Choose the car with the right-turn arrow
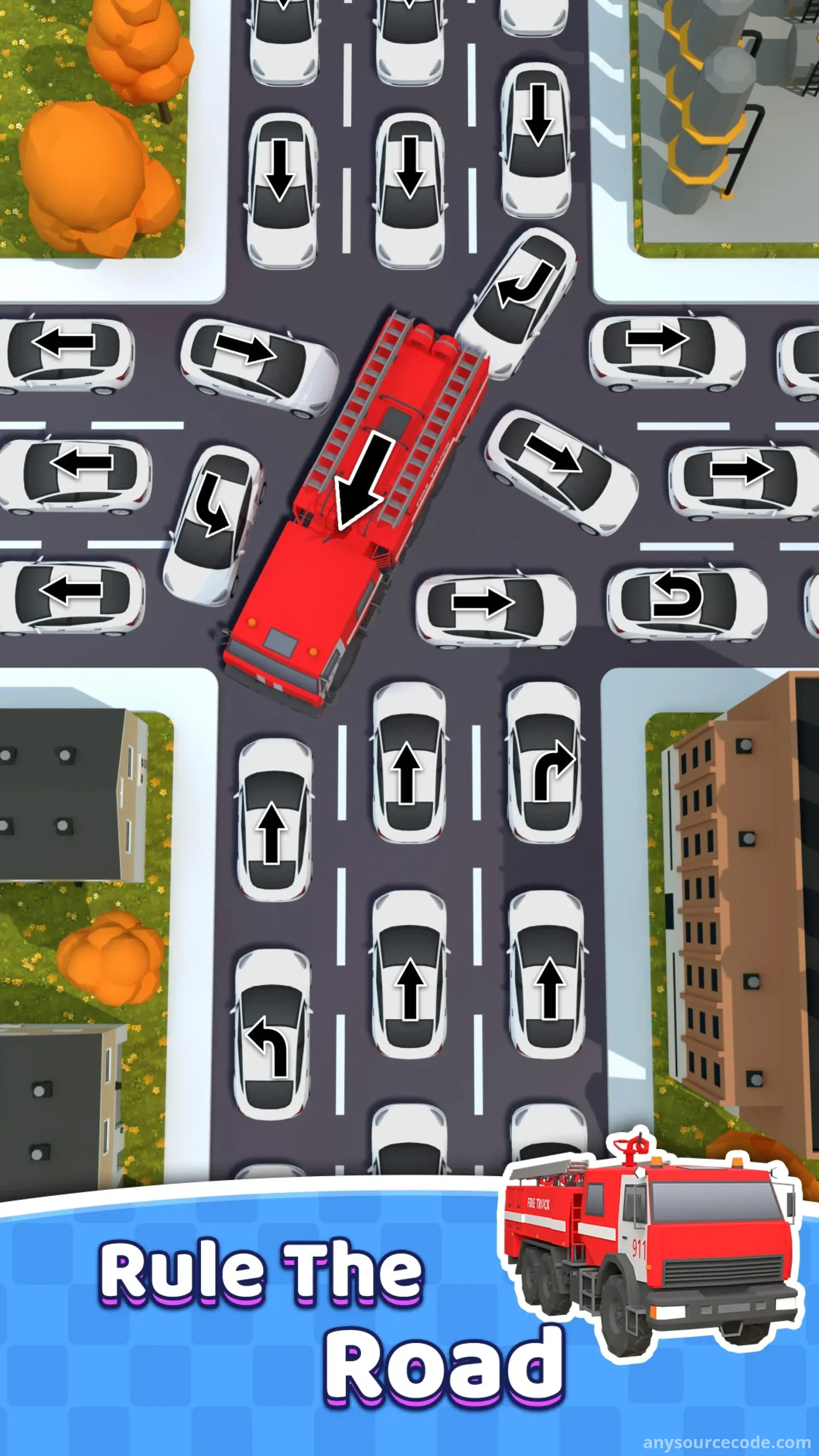 (x=545, y=763)
